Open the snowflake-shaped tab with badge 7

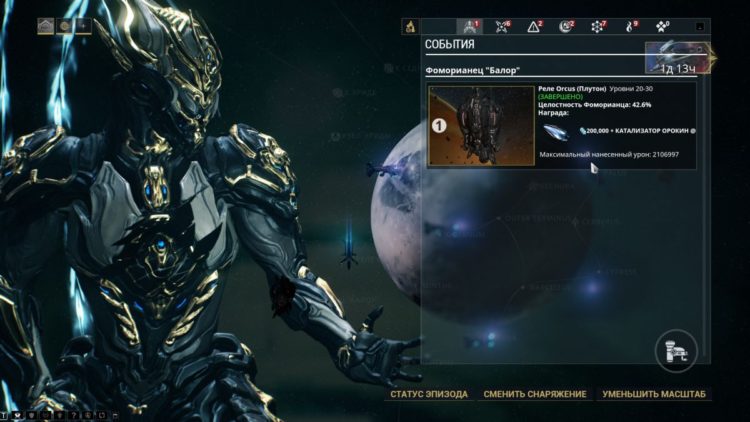(598, 27)
